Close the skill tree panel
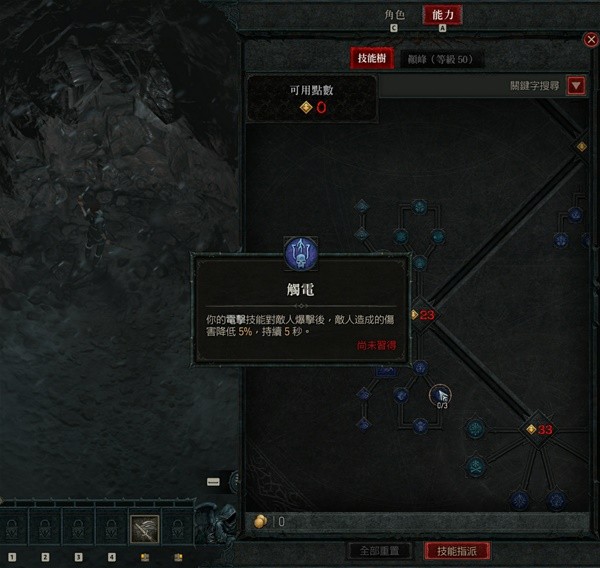The height and width of the screenshot is (568, 600). point(590,39)
